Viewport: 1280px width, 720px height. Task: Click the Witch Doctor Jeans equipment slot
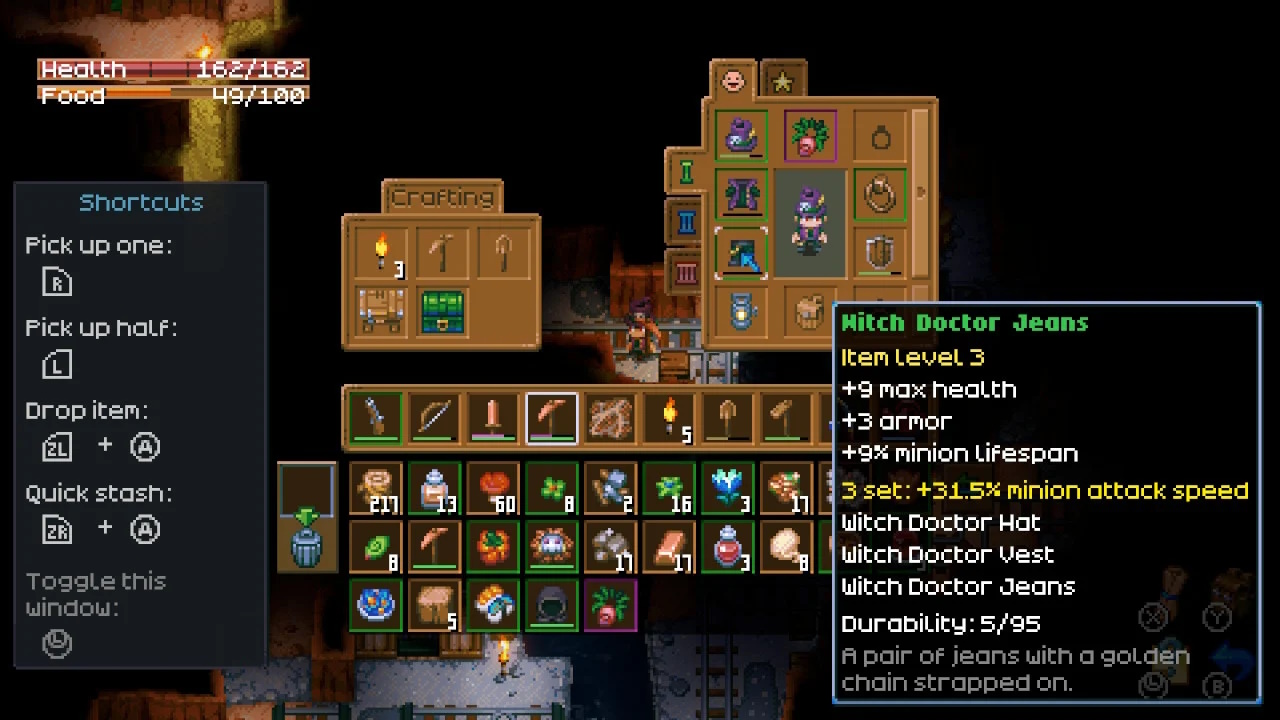[741, 253]
